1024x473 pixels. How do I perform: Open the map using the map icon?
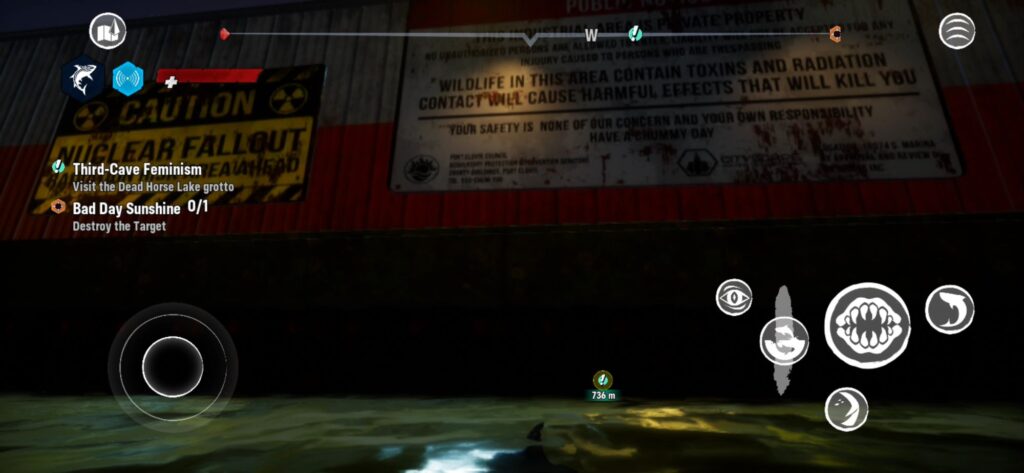107,32
